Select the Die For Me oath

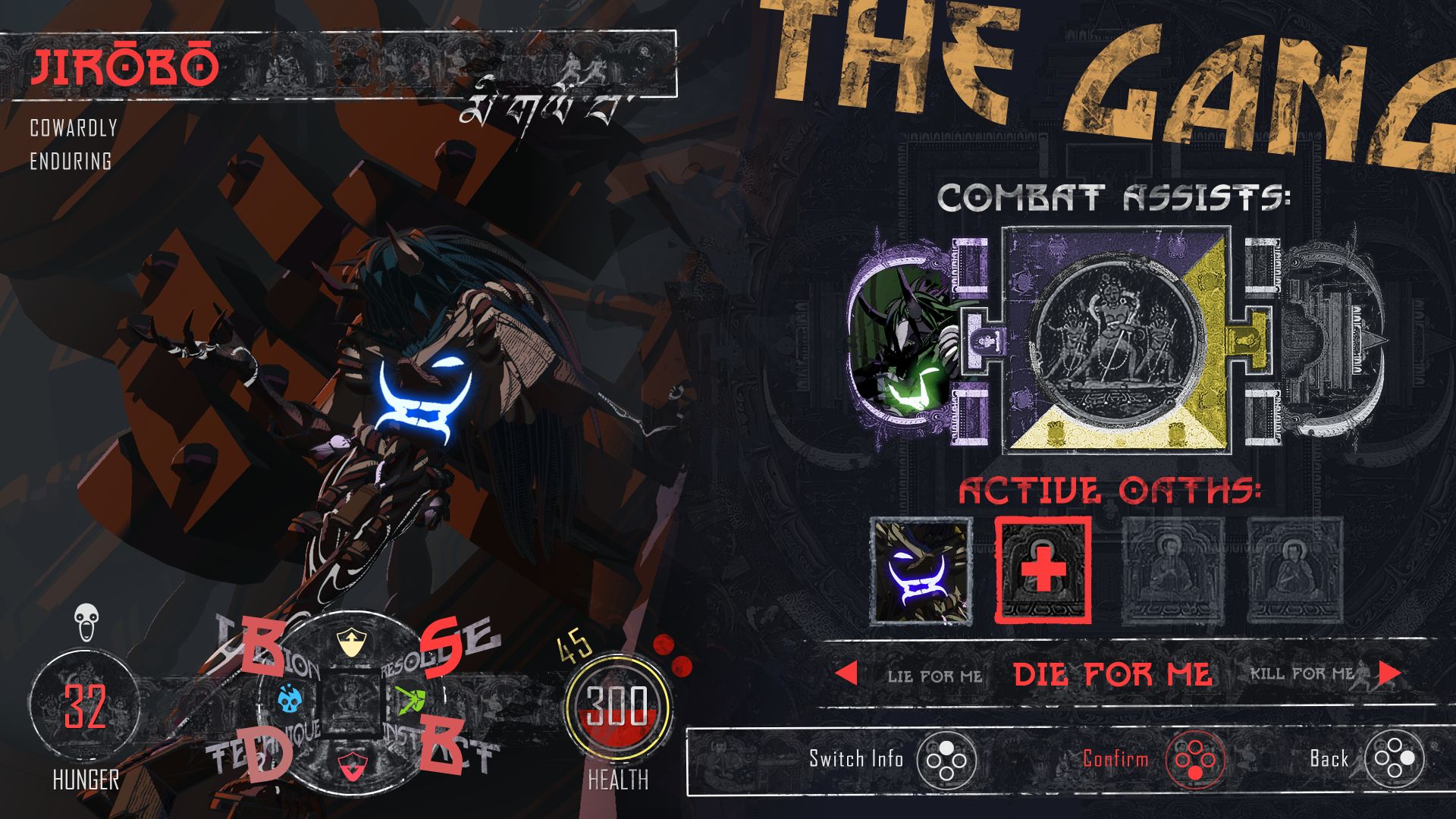pyautogui.click(x=1112, y=674)
